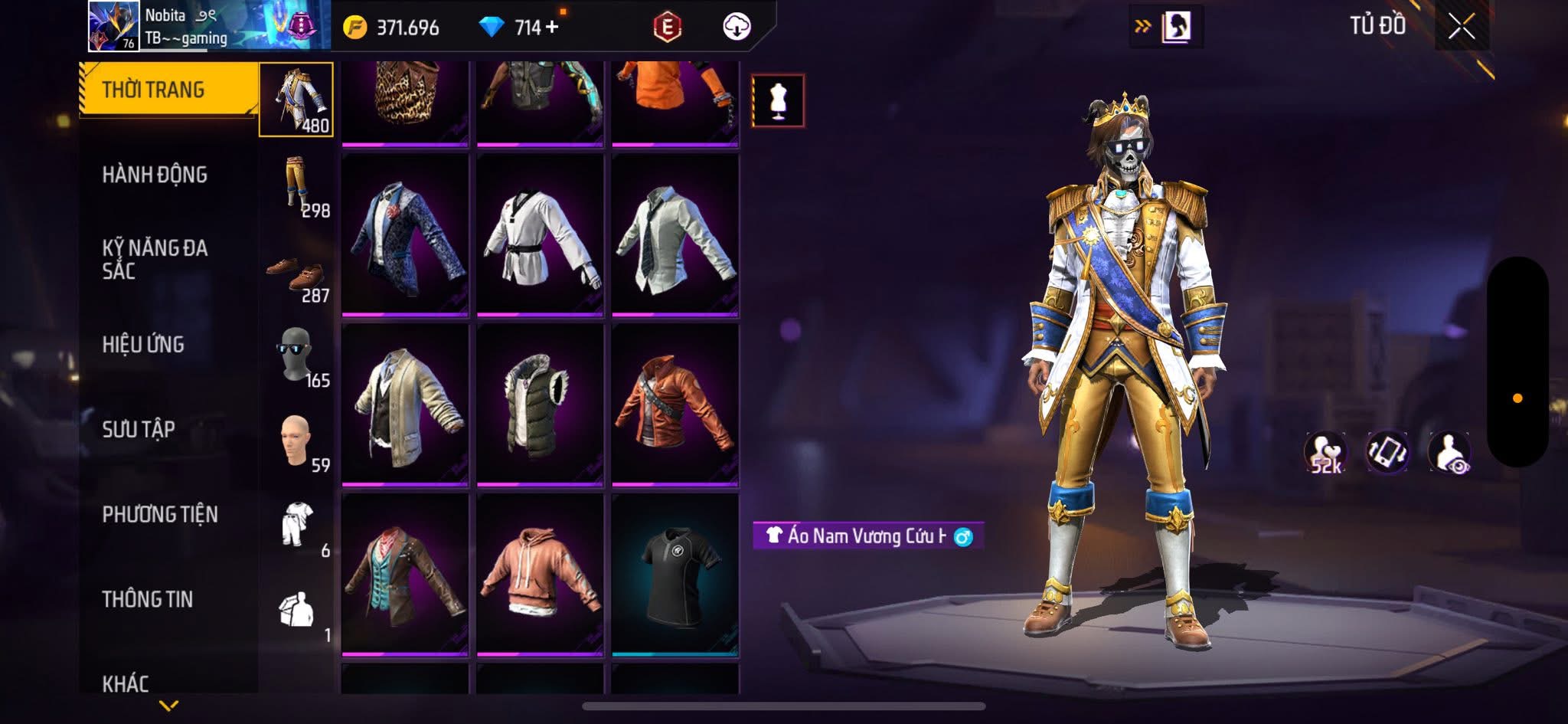The height and width of the screenshot is (724, 1568).
Task: Tap the character view eye icon
Action: (1449, 452)
